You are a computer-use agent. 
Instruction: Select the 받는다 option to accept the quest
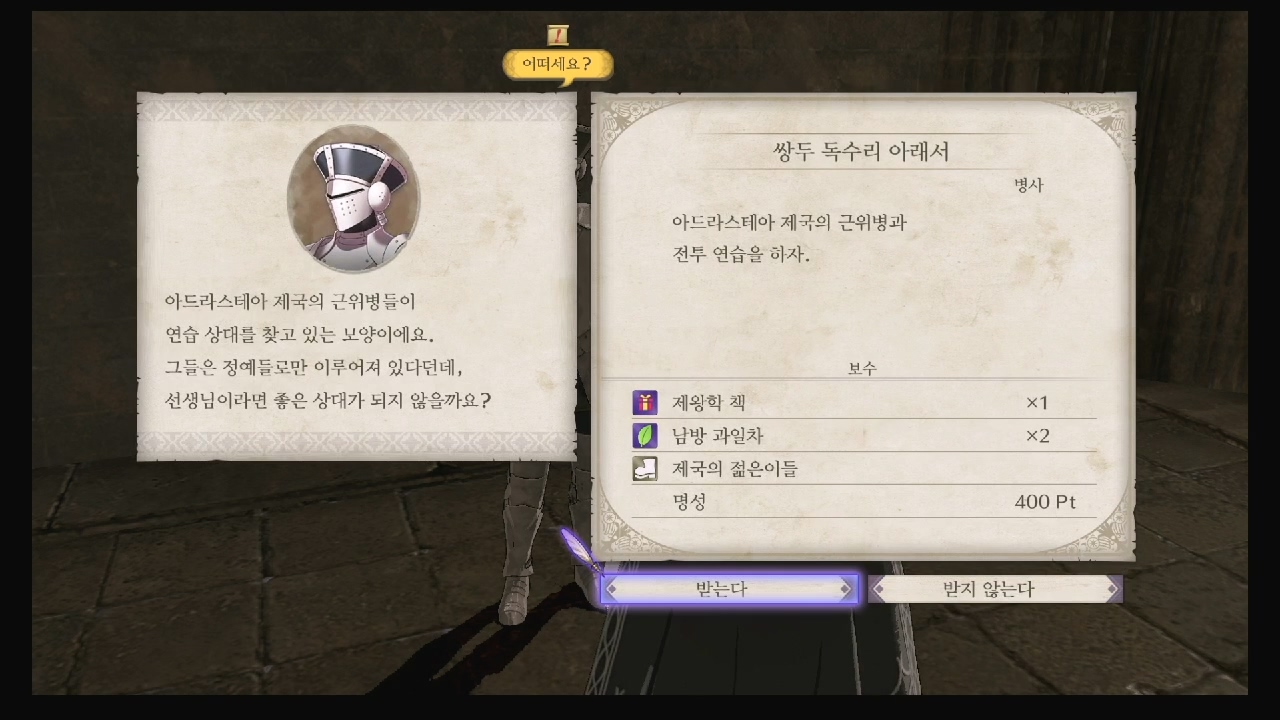[x=731, y=589]
